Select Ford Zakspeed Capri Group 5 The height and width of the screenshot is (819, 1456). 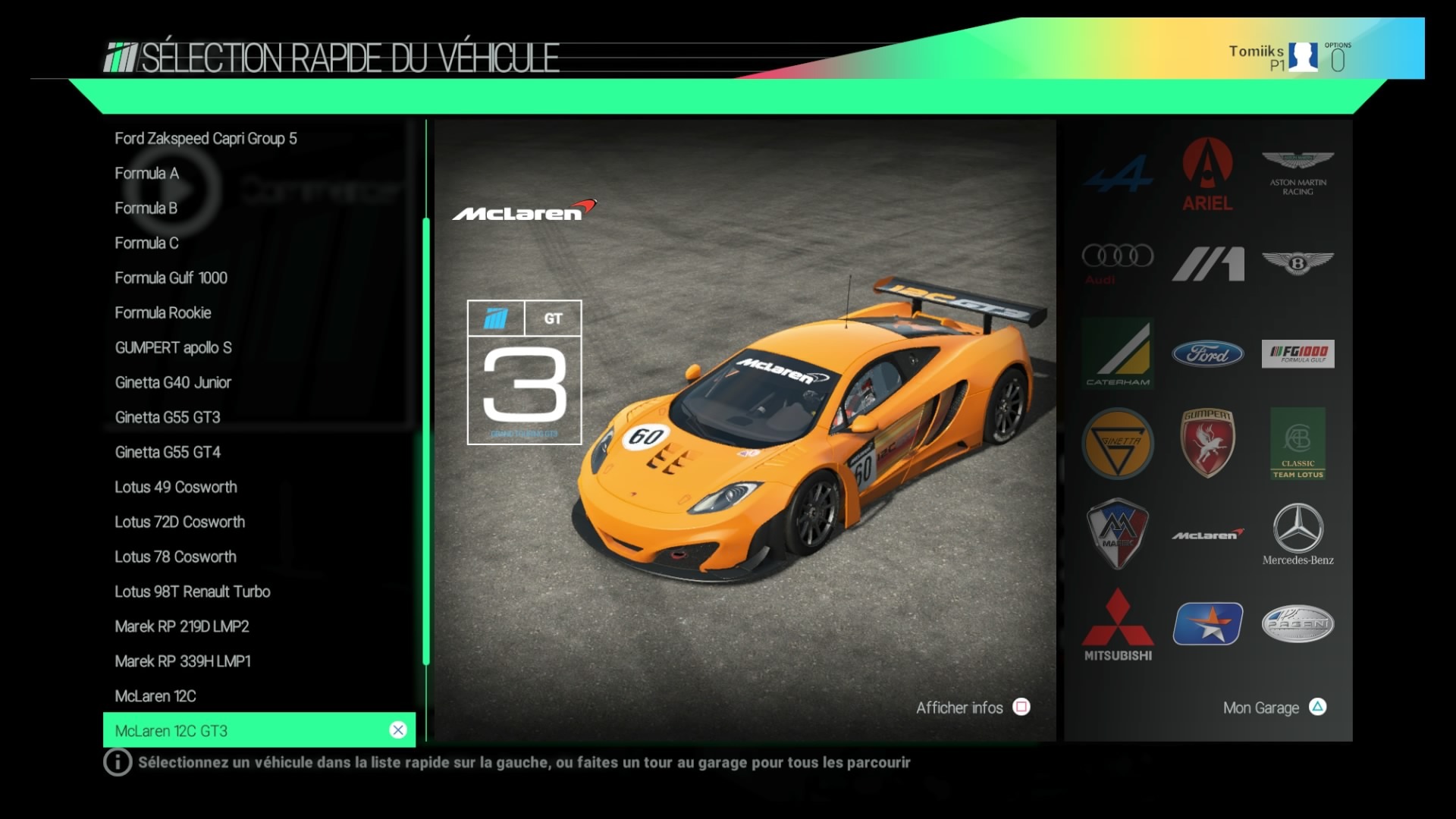coord(206,139)
